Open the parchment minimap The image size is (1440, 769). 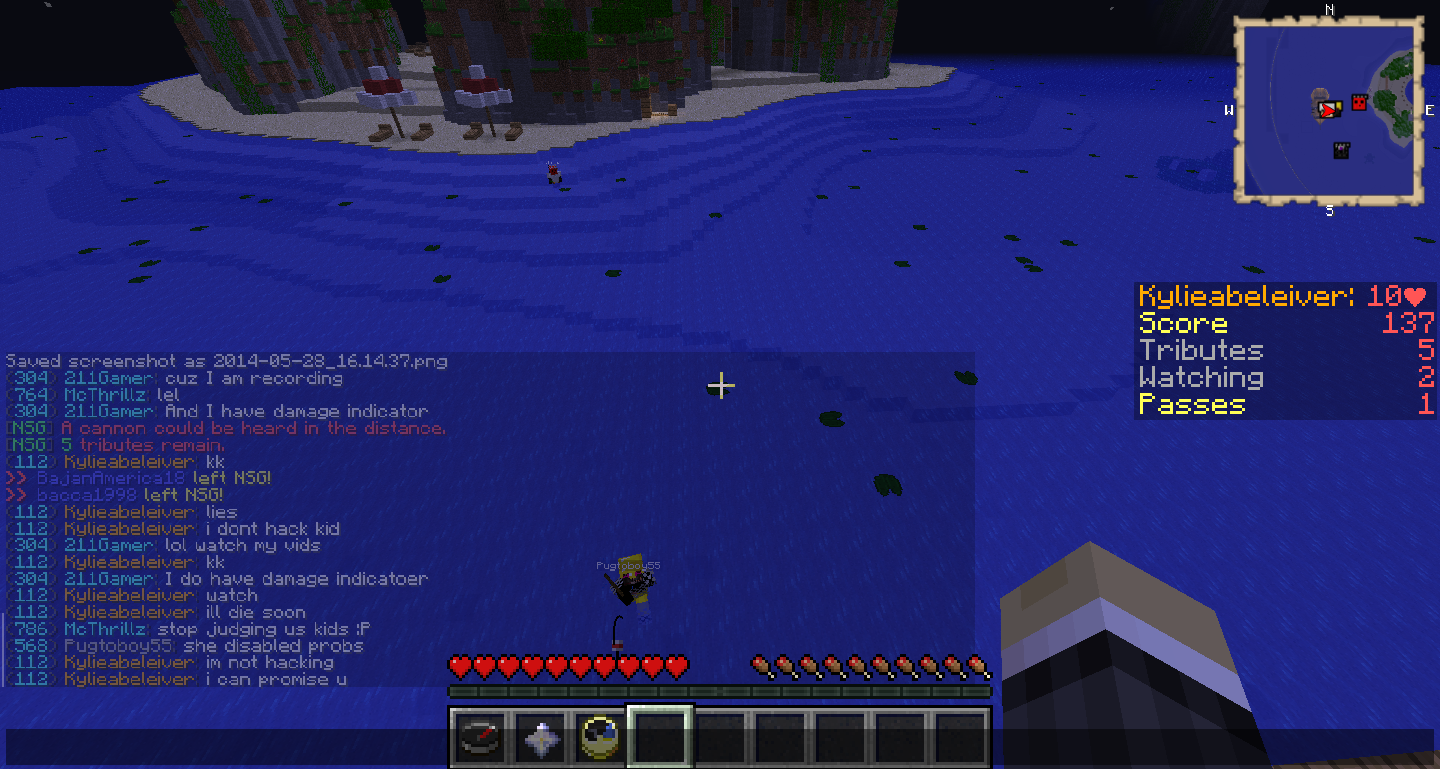pyautogui.click(x=1329, y=111)
